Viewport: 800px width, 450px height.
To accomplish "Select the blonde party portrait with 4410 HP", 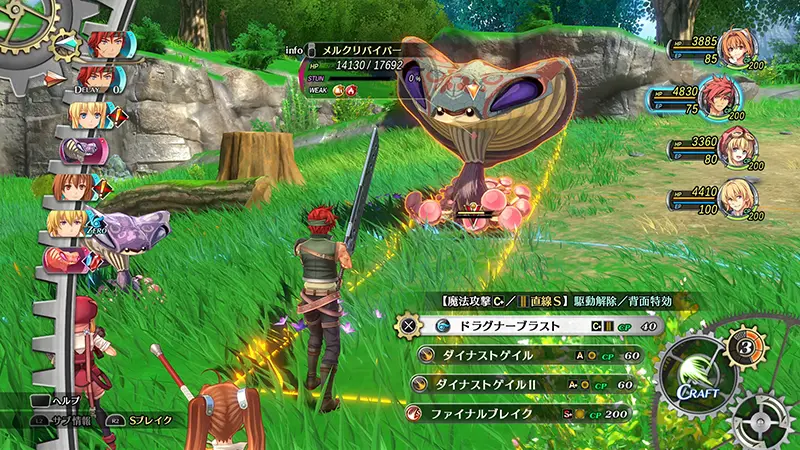I will coord(739,196).
